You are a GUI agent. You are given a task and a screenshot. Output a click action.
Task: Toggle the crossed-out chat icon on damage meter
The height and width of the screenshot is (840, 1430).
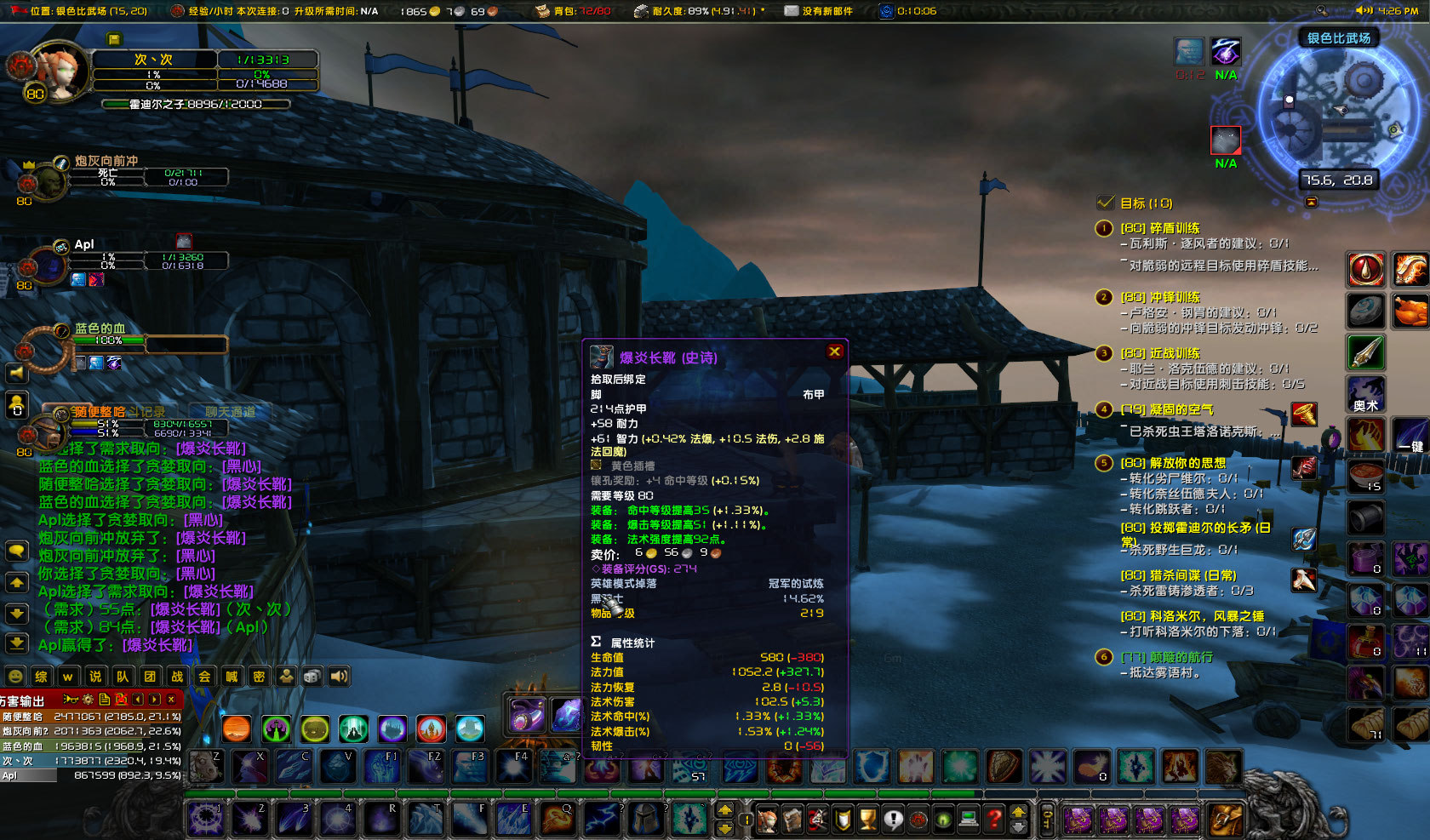121,700
